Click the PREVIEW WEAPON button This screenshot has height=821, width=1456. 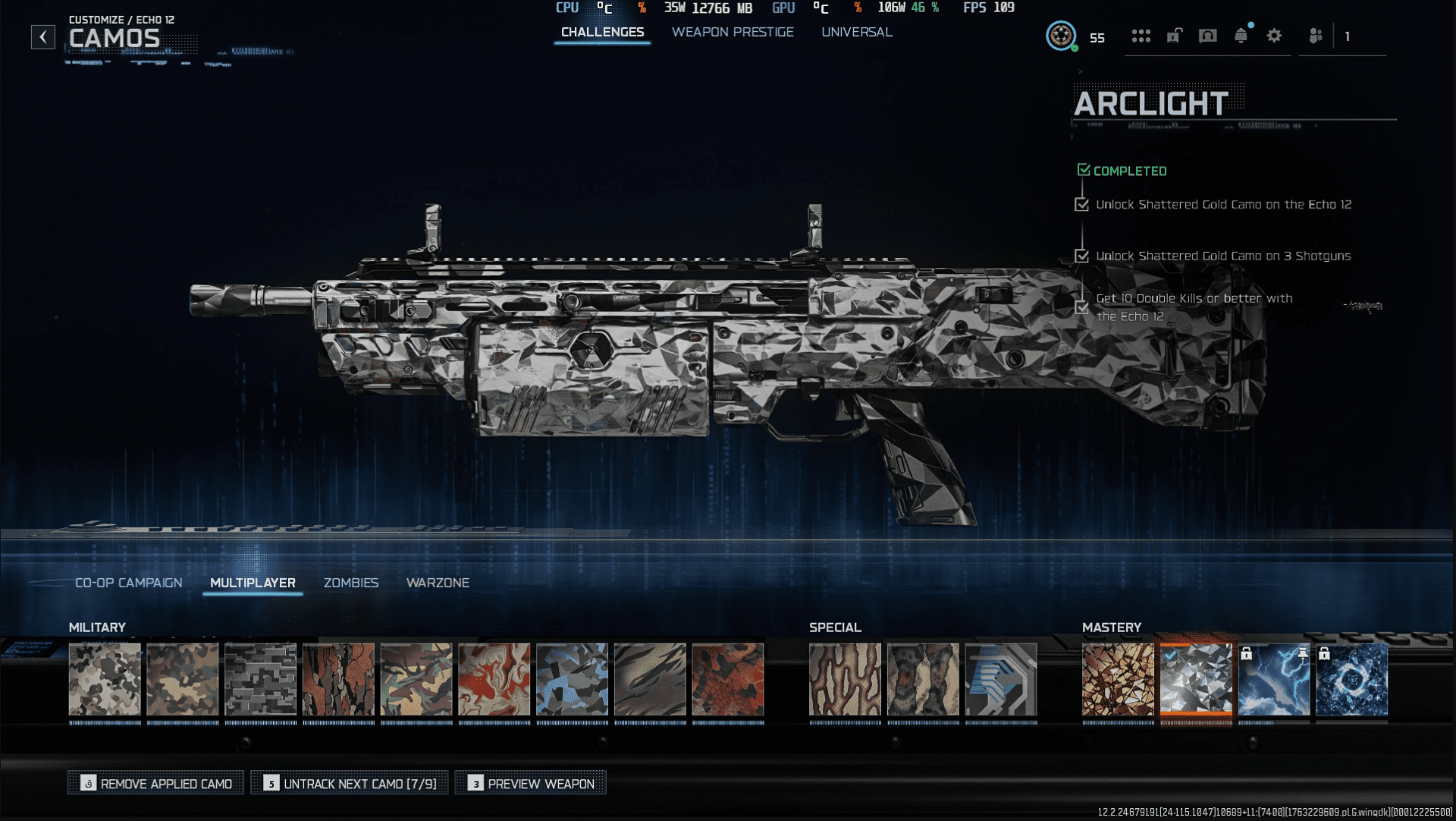pyautogui.click(x=529, y=782)
